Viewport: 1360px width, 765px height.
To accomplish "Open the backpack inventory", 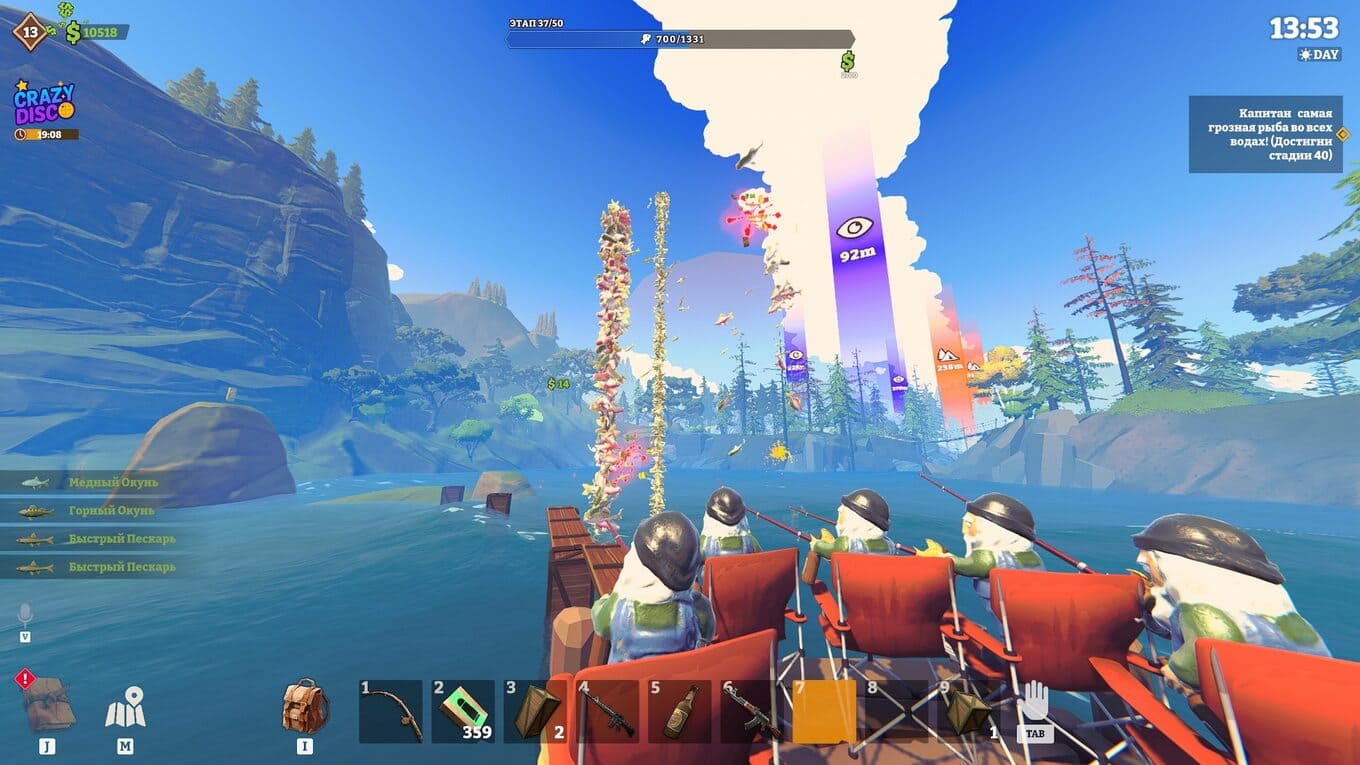I will click(x=305, y=705).
